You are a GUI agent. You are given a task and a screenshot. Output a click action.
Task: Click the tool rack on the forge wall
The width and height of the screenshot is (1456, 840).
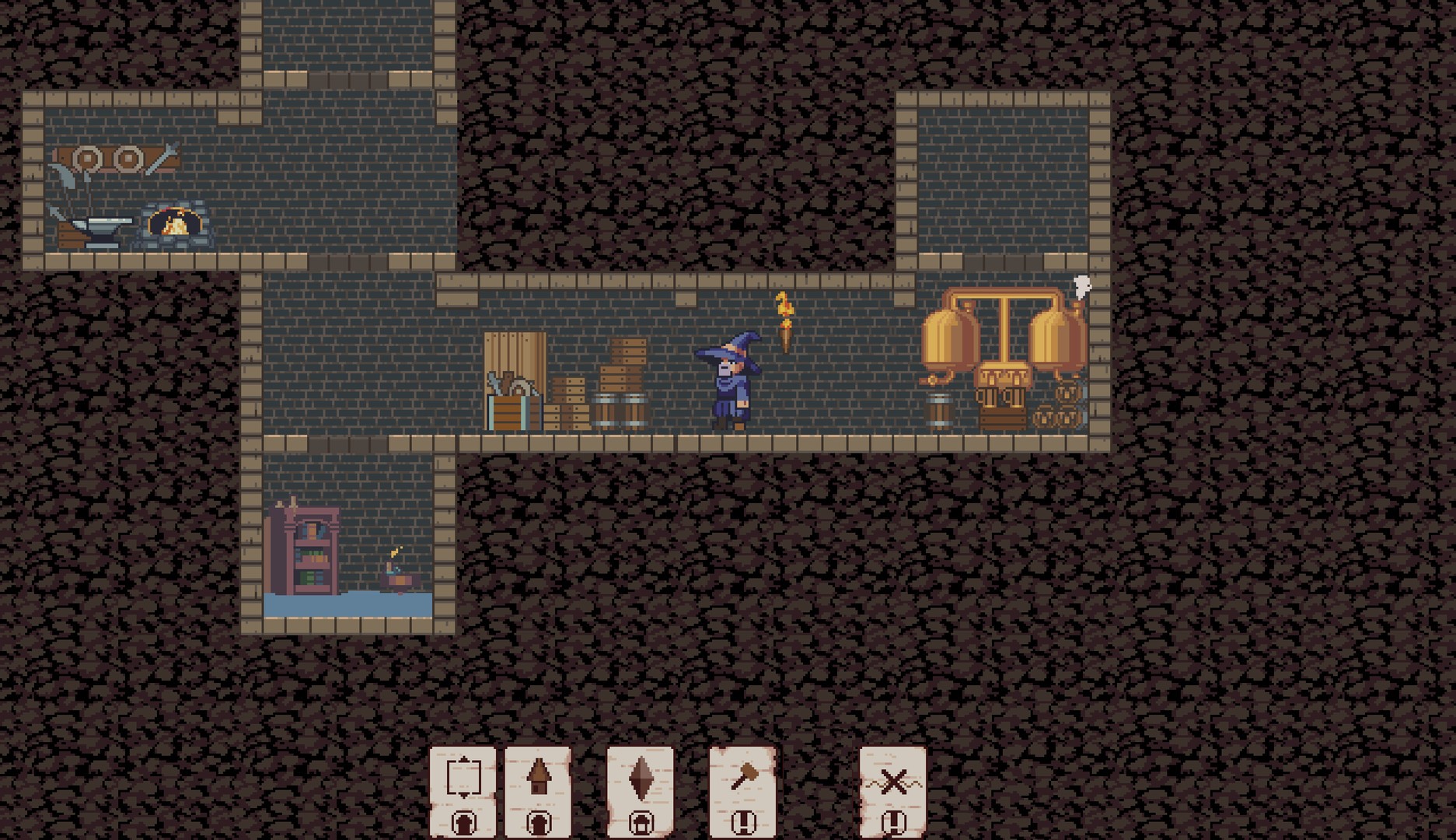point(117,159)
